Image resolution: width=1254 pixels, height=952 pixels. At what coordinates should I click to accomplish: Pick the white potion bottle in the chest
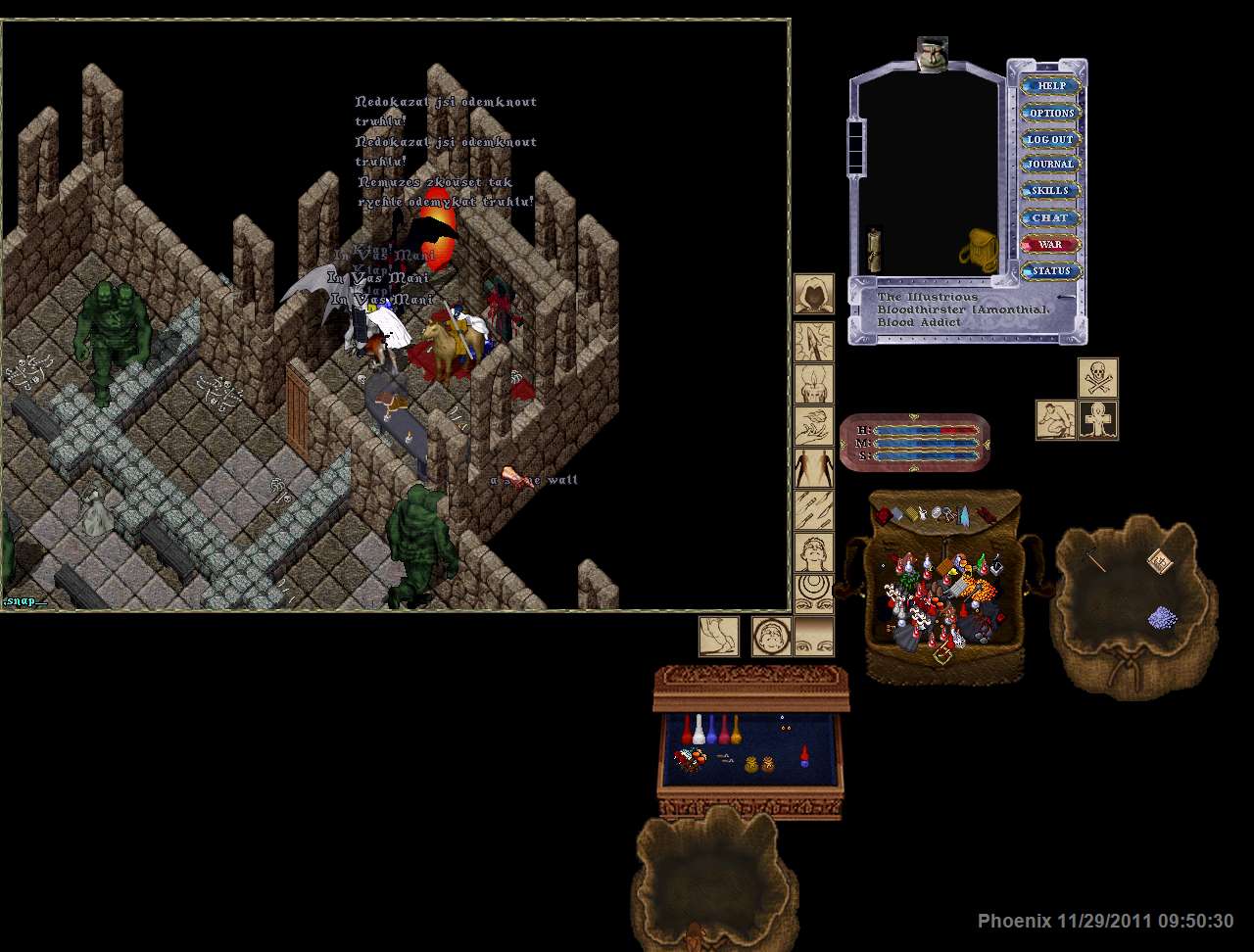pos(699,730)
